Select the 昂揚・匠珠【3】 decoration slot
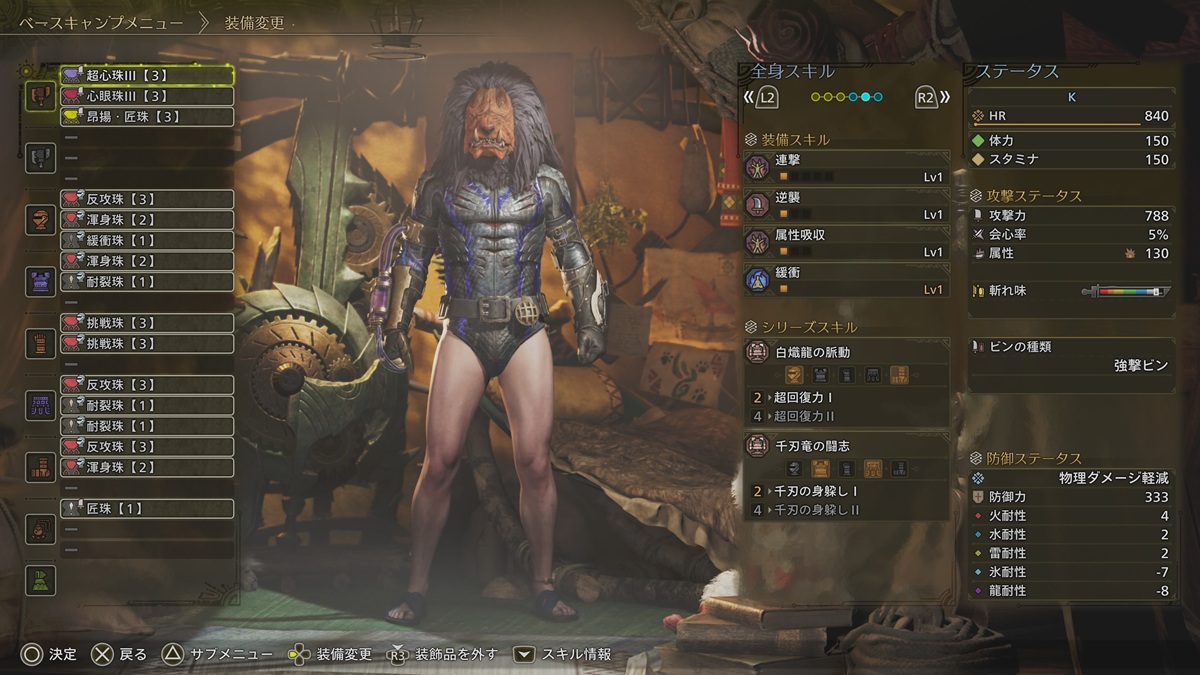Image resolution: width=1200 pixels, height=675 pixels. [x=147, y=117]
